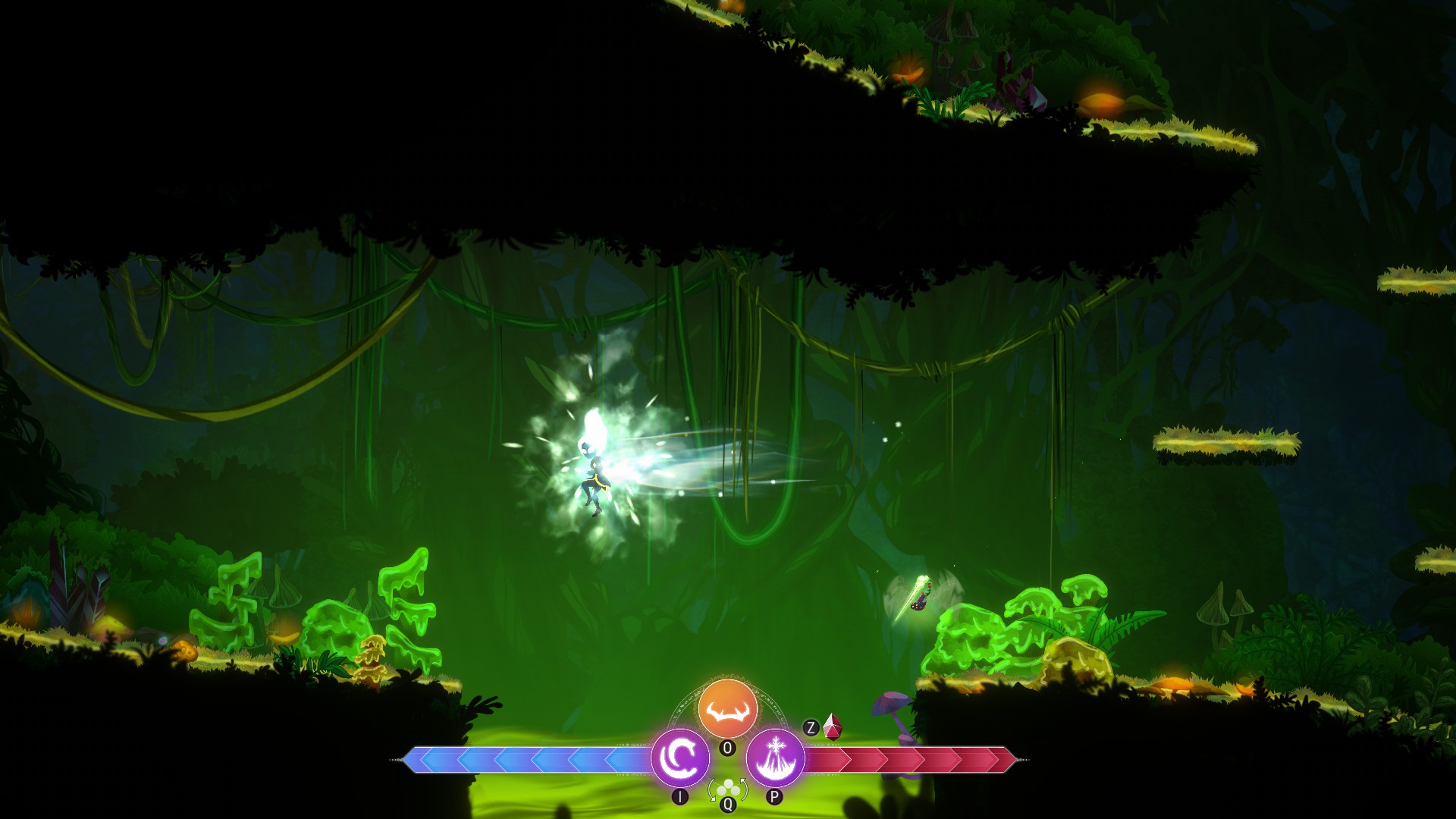Use the purple crescent swirl ability
The height and width of the screenshot is (819, 1456).
[x=680, y=758]
